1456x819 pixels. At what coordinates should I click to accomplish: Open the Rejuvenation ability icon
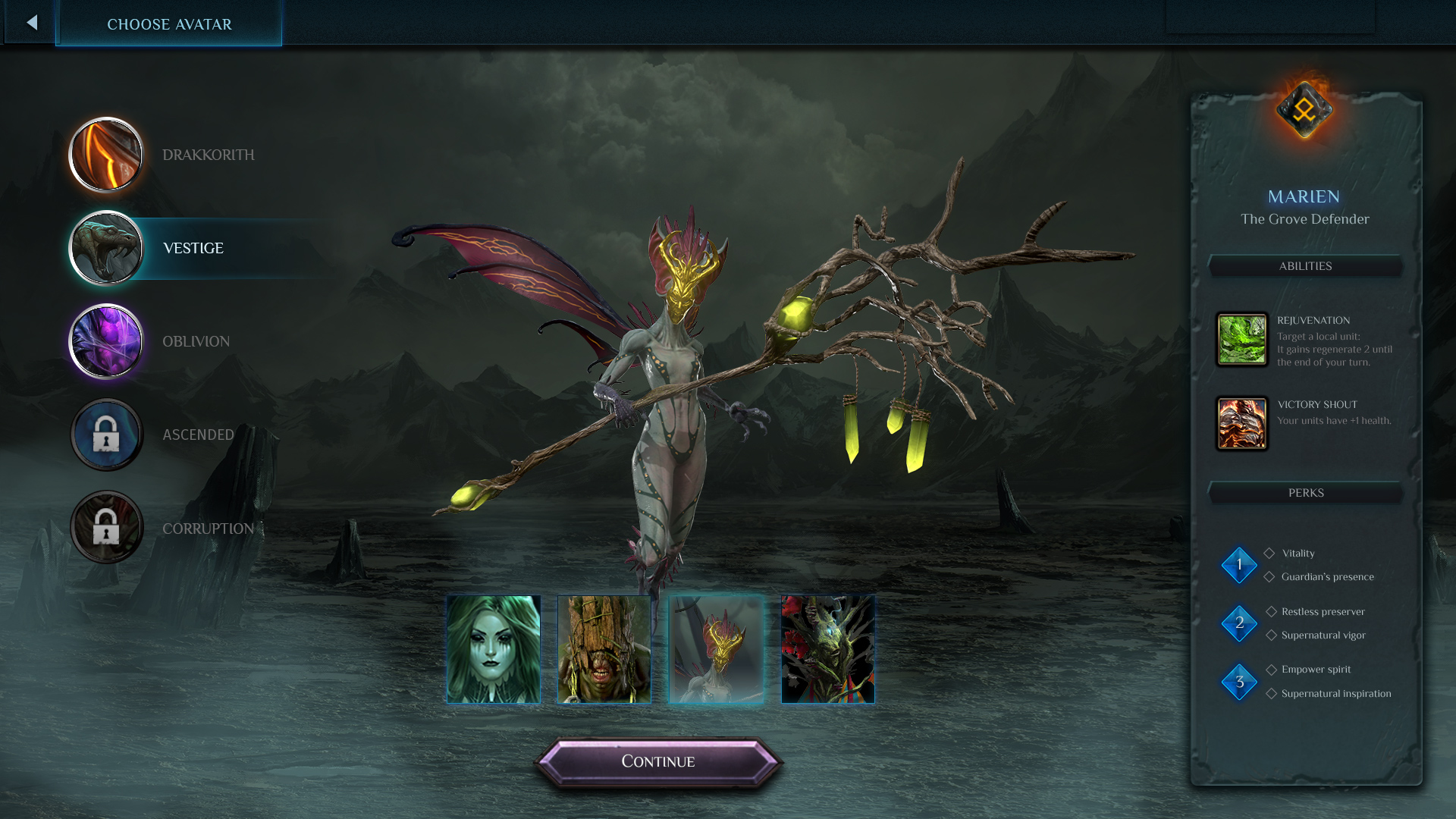pyautogui.click(x=1242, y=340)
